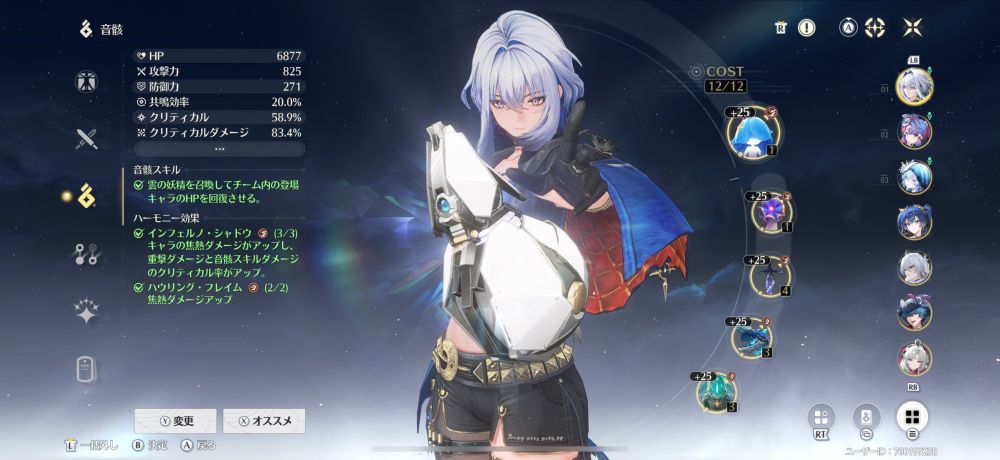Open the オススメ (Recommended) echo setup

click(264, 421)
